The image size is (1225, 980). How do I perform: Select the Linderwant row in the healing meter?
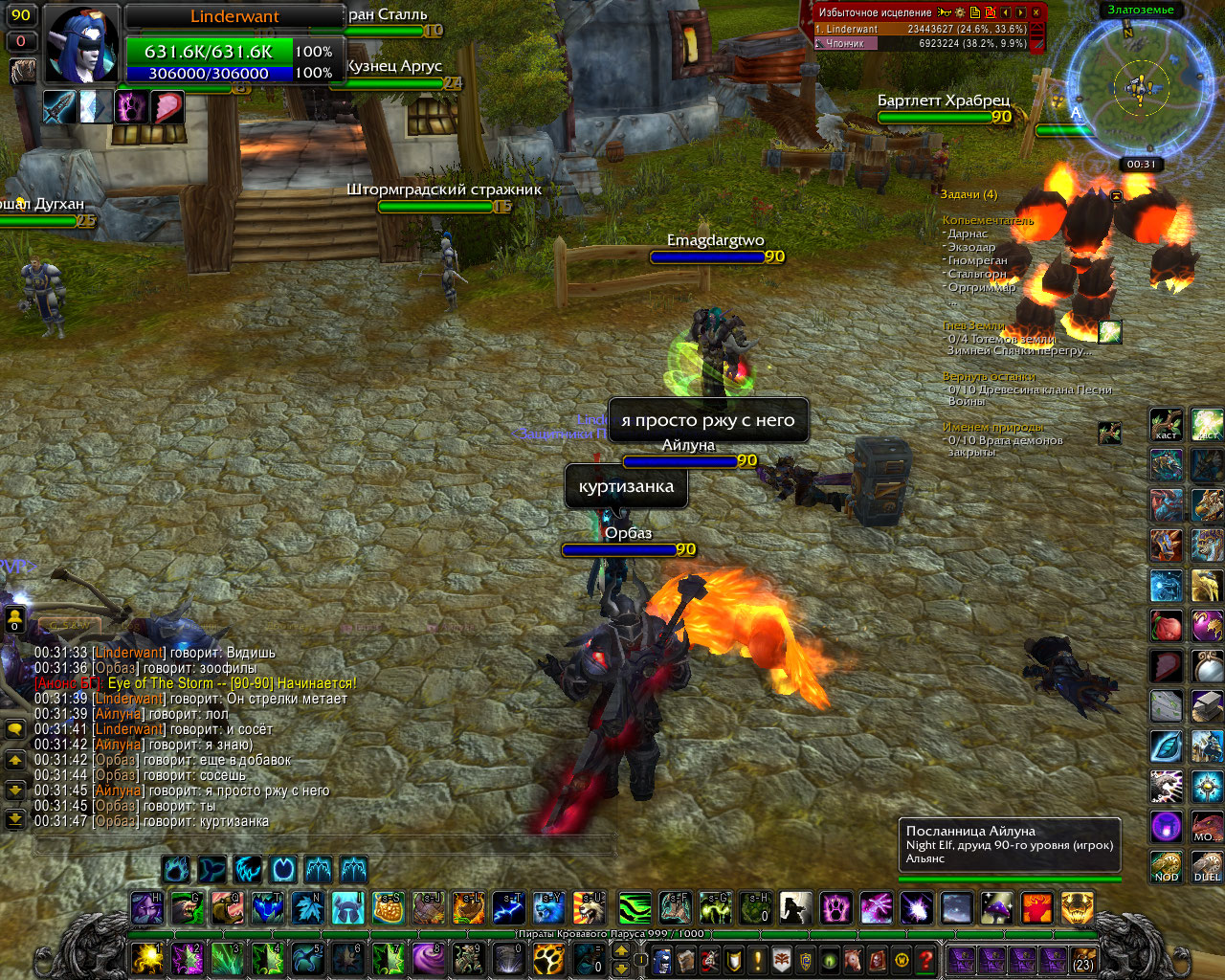[x=920, y=29]
